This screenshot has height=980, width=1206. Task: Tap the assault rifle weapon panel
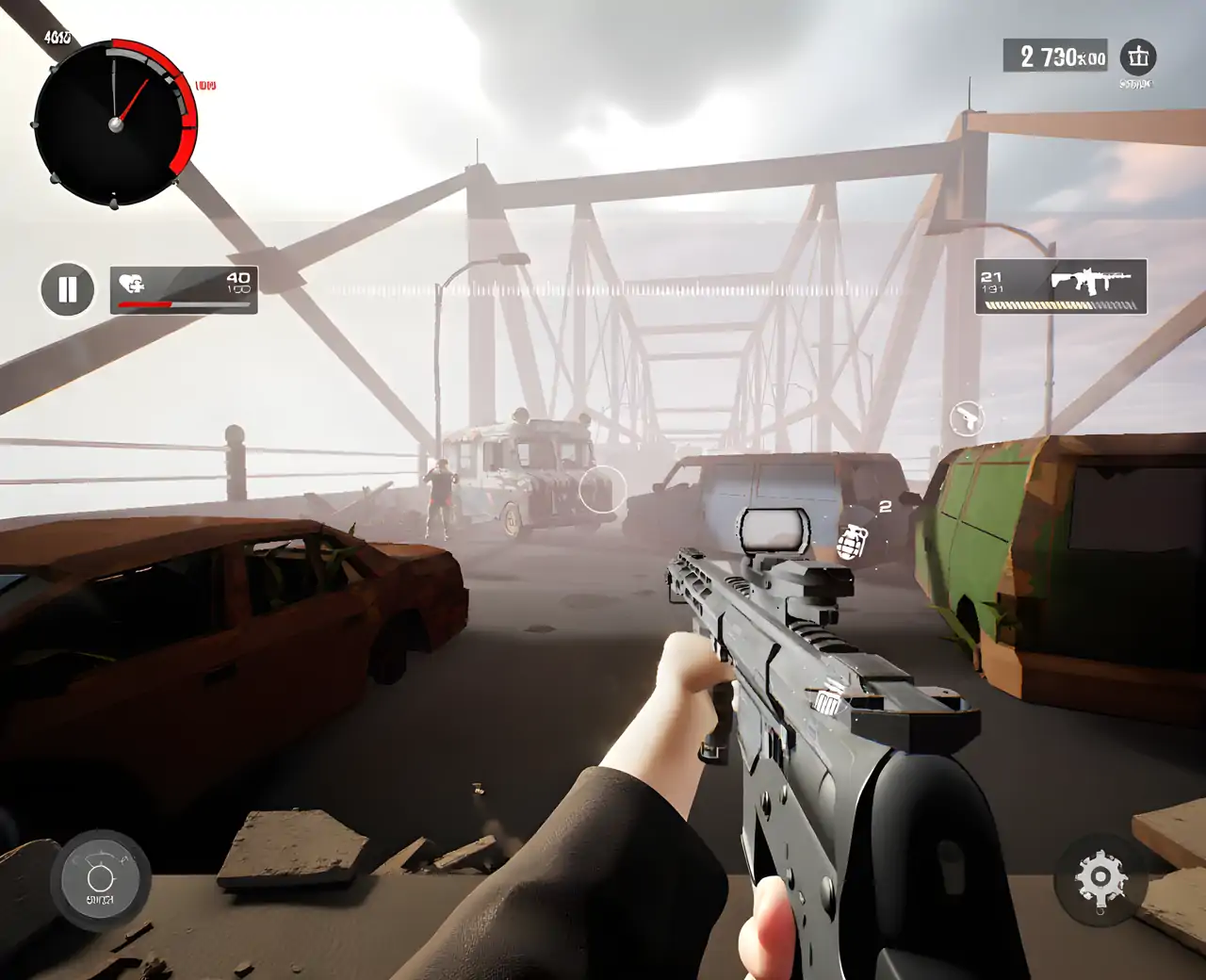[x=1061, y=286]
